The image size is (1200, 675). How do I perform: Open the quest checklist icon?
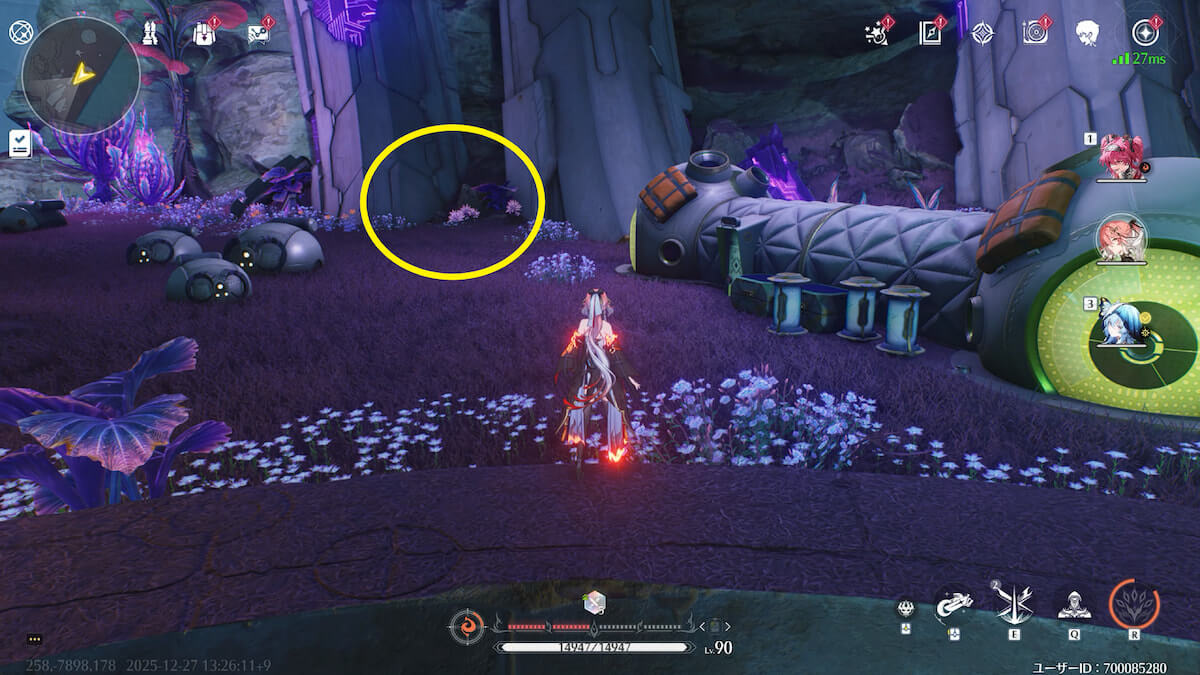point(20,144)
